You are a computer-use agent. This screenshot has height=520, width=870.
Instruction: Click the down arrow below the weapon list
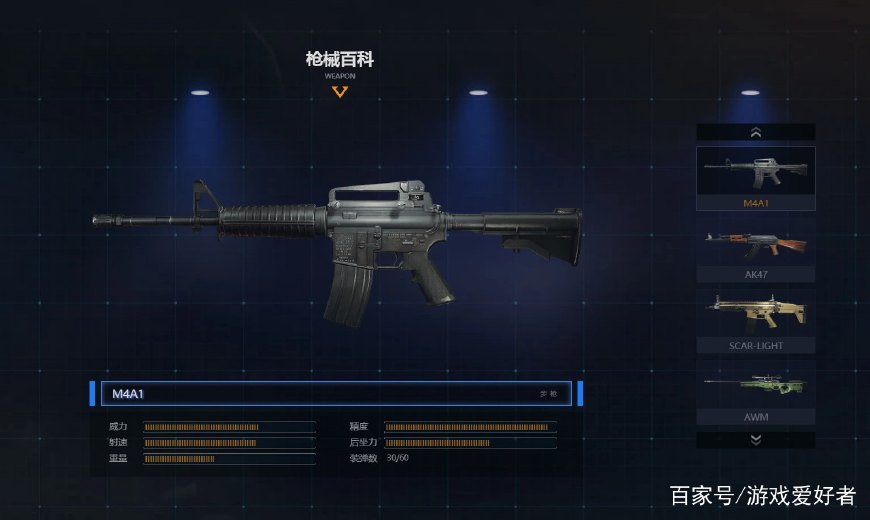[755, 439]
